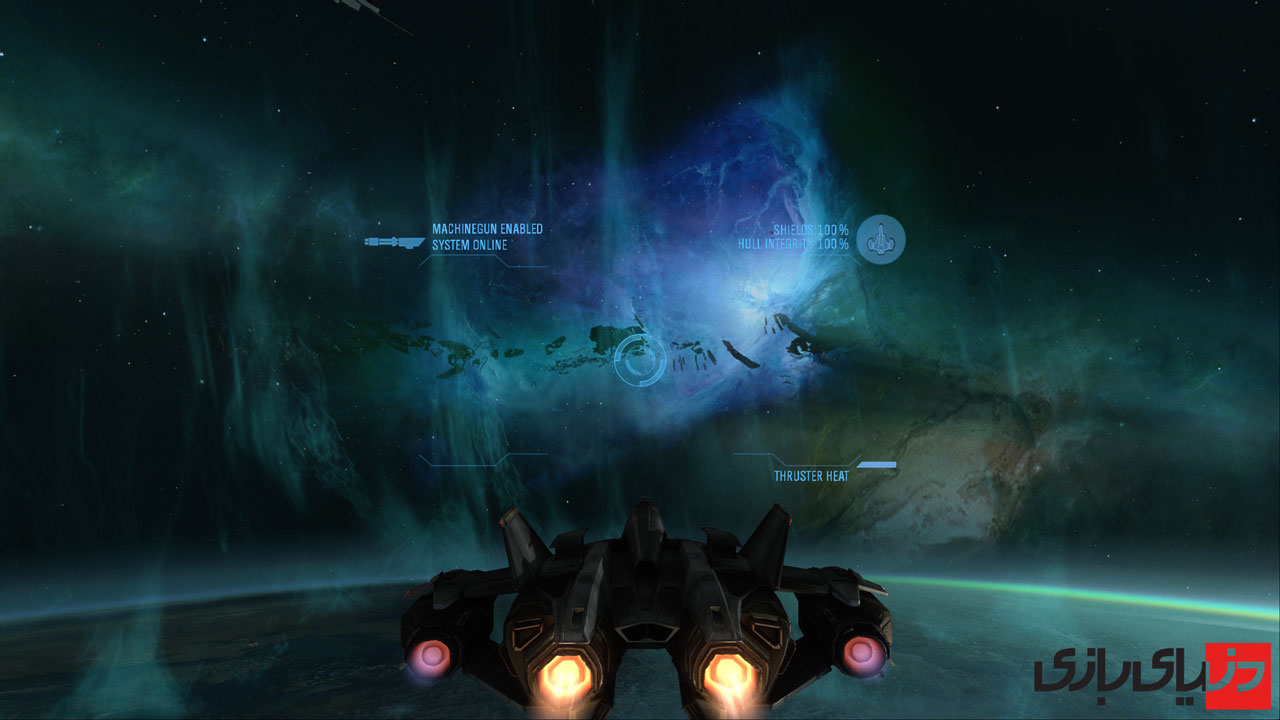Select the THRUSTER HEAT label

[810, 475]
